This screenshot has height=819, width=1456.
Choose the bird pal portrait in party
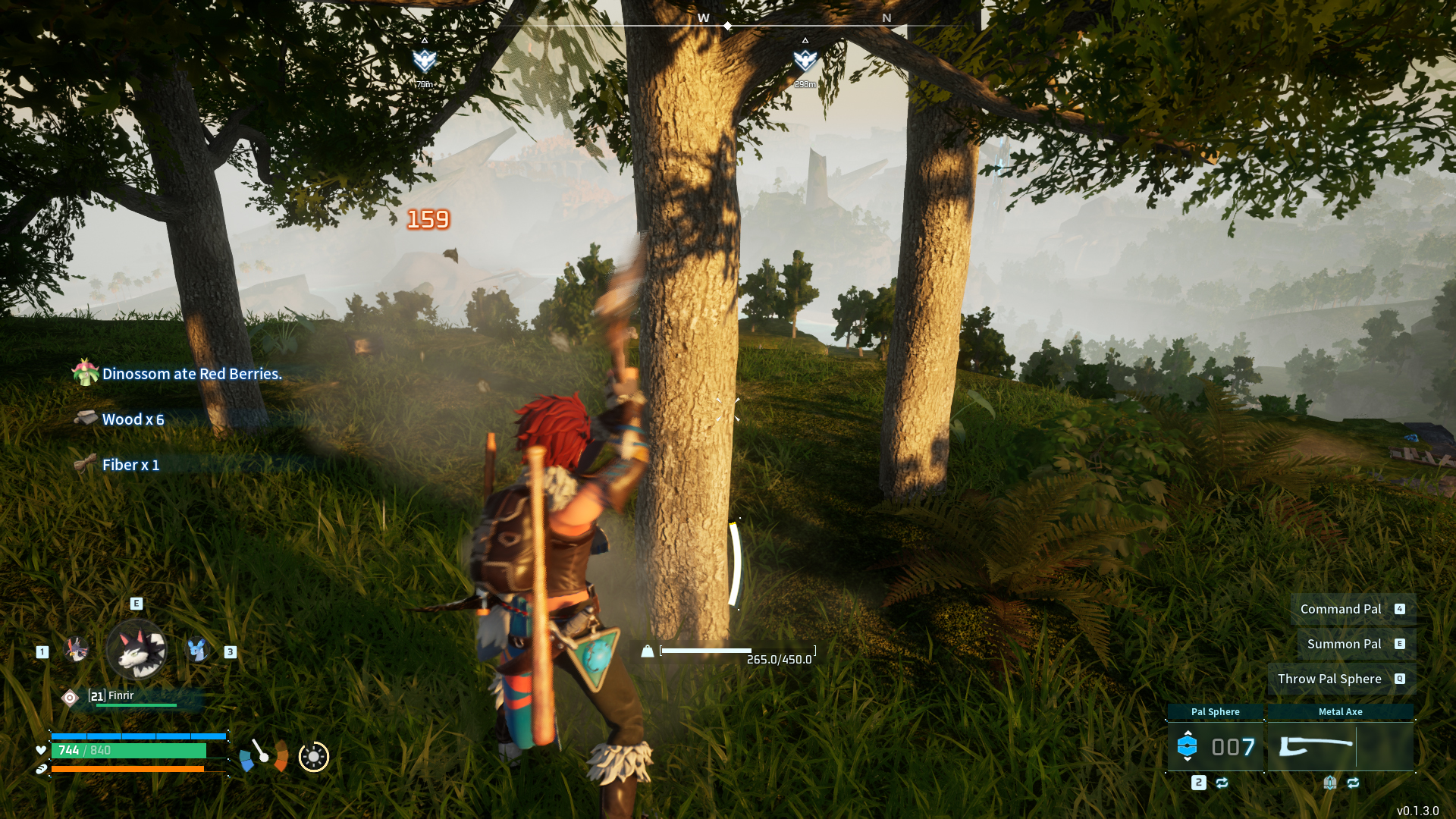point(76,649)
